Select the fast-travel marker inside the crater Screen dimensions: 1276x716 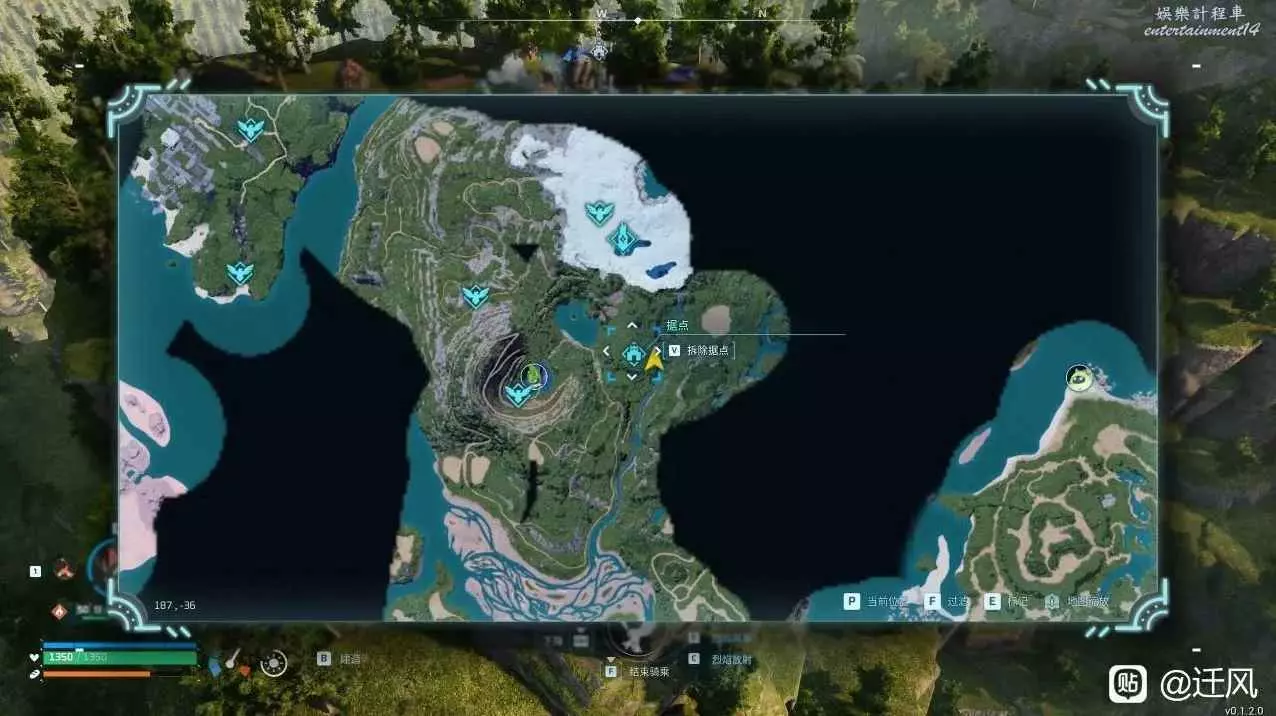[x=517, y=395]
